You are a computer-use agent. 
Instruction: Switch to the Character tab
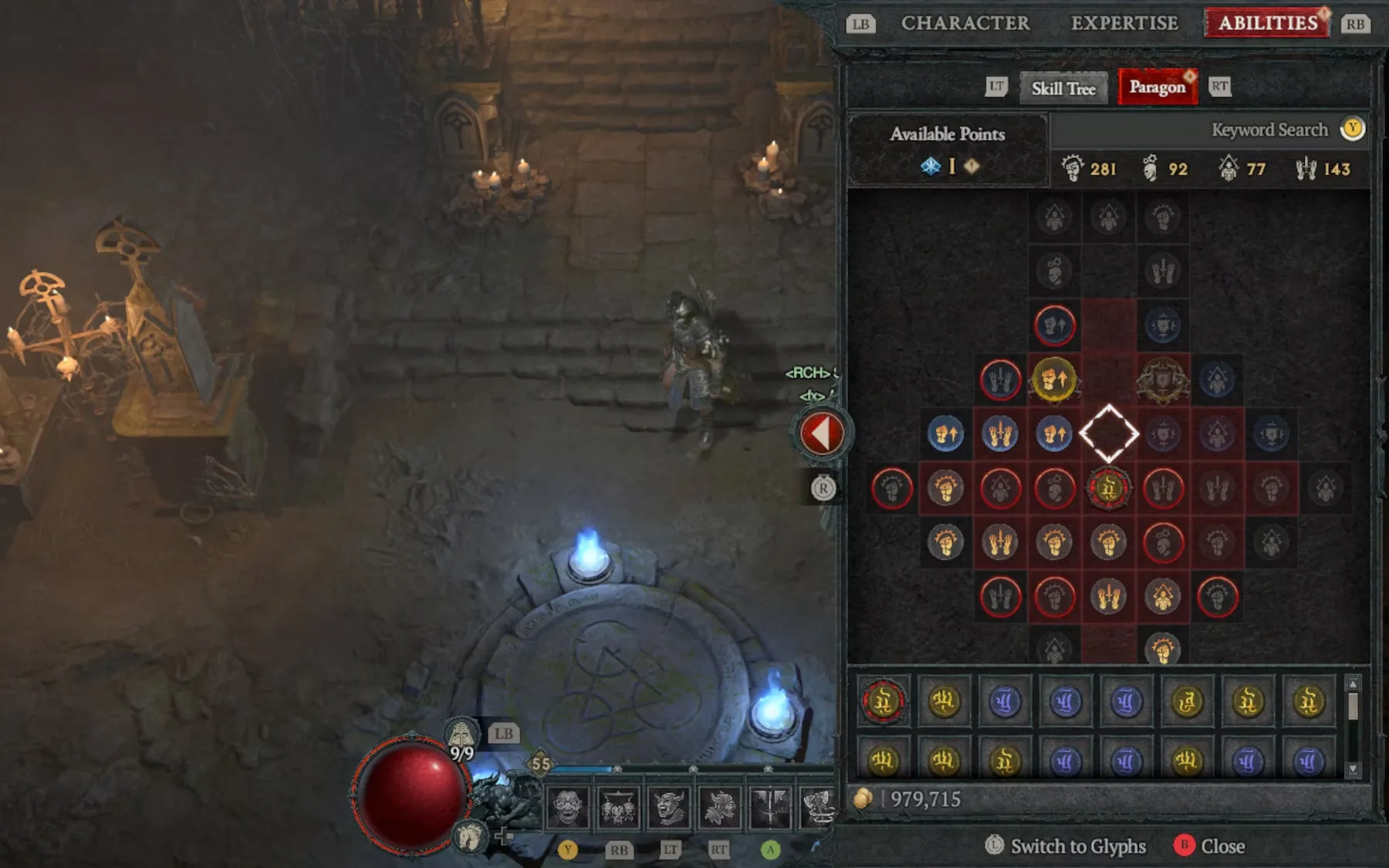pos(965,23)
